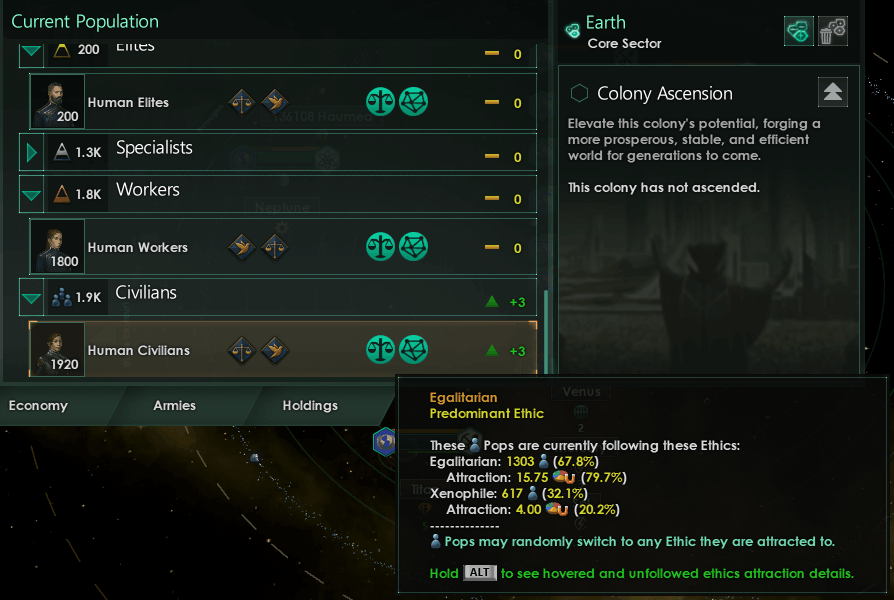Click the Earth planet class icon
Image resolution: width=894 pixels, height=600 pixels.
tap(573, 31)
